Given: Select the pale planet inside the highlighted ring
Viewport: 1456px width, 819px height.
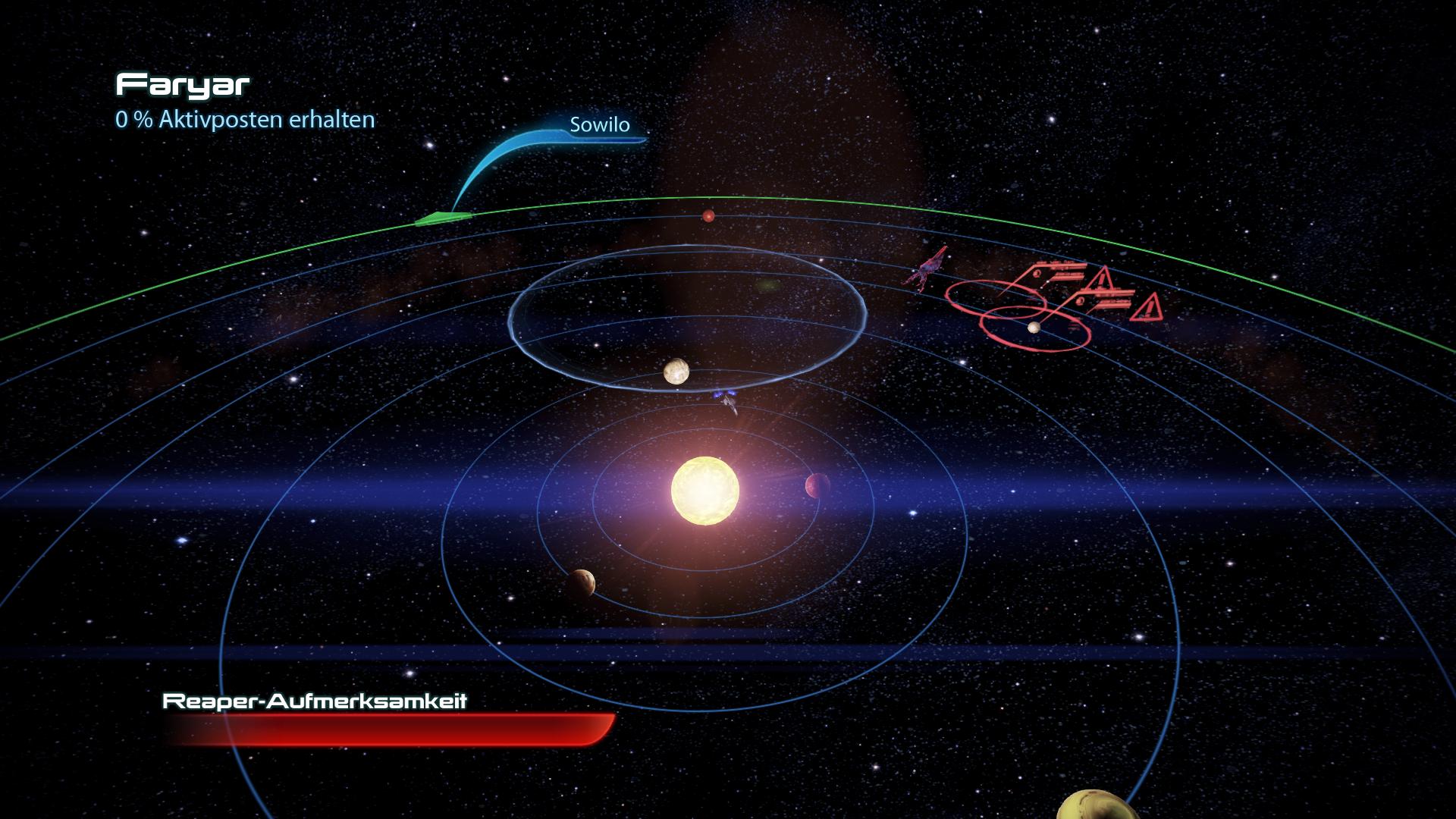Looking at the screenshot, I should [x=676, y=372].
